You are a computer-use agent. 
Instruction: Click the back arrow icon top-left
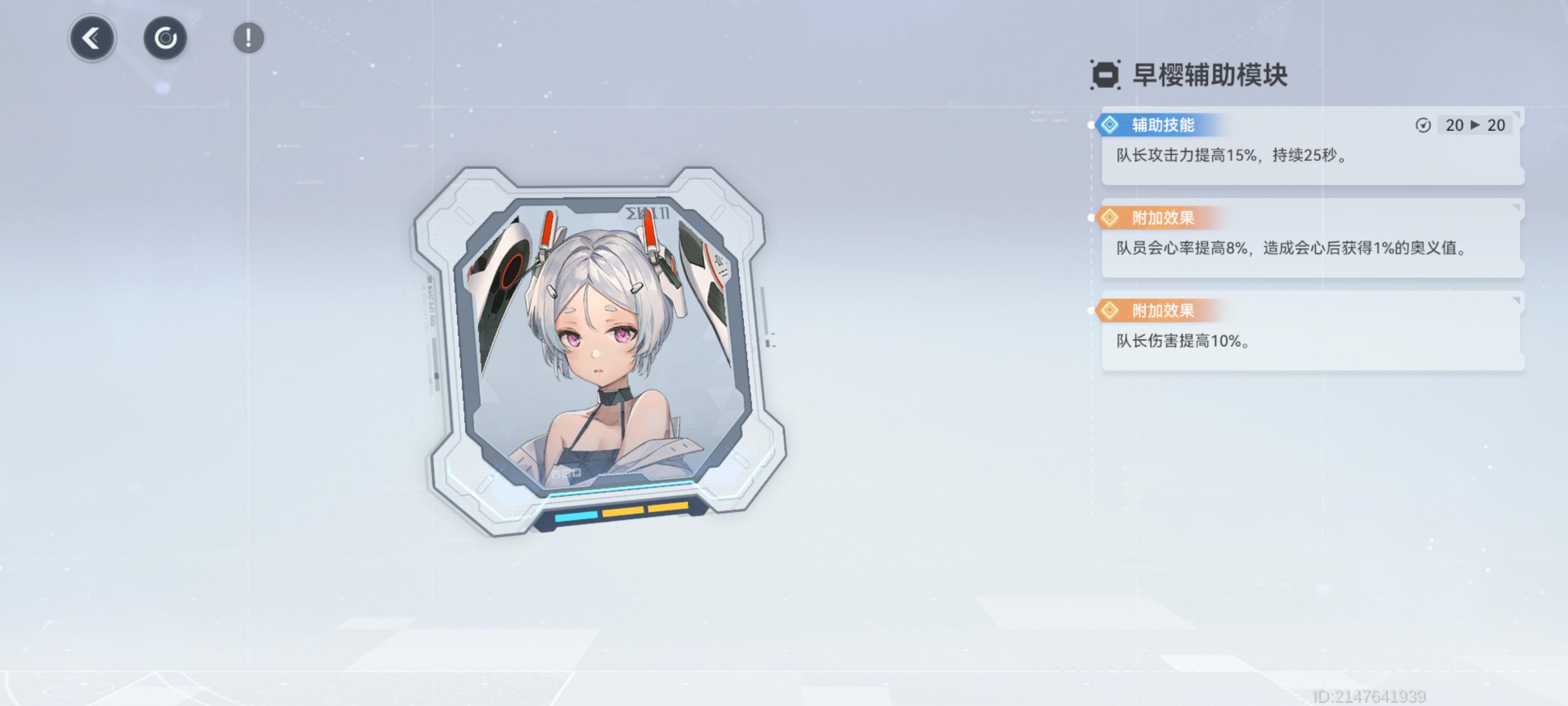coord(92,38)
